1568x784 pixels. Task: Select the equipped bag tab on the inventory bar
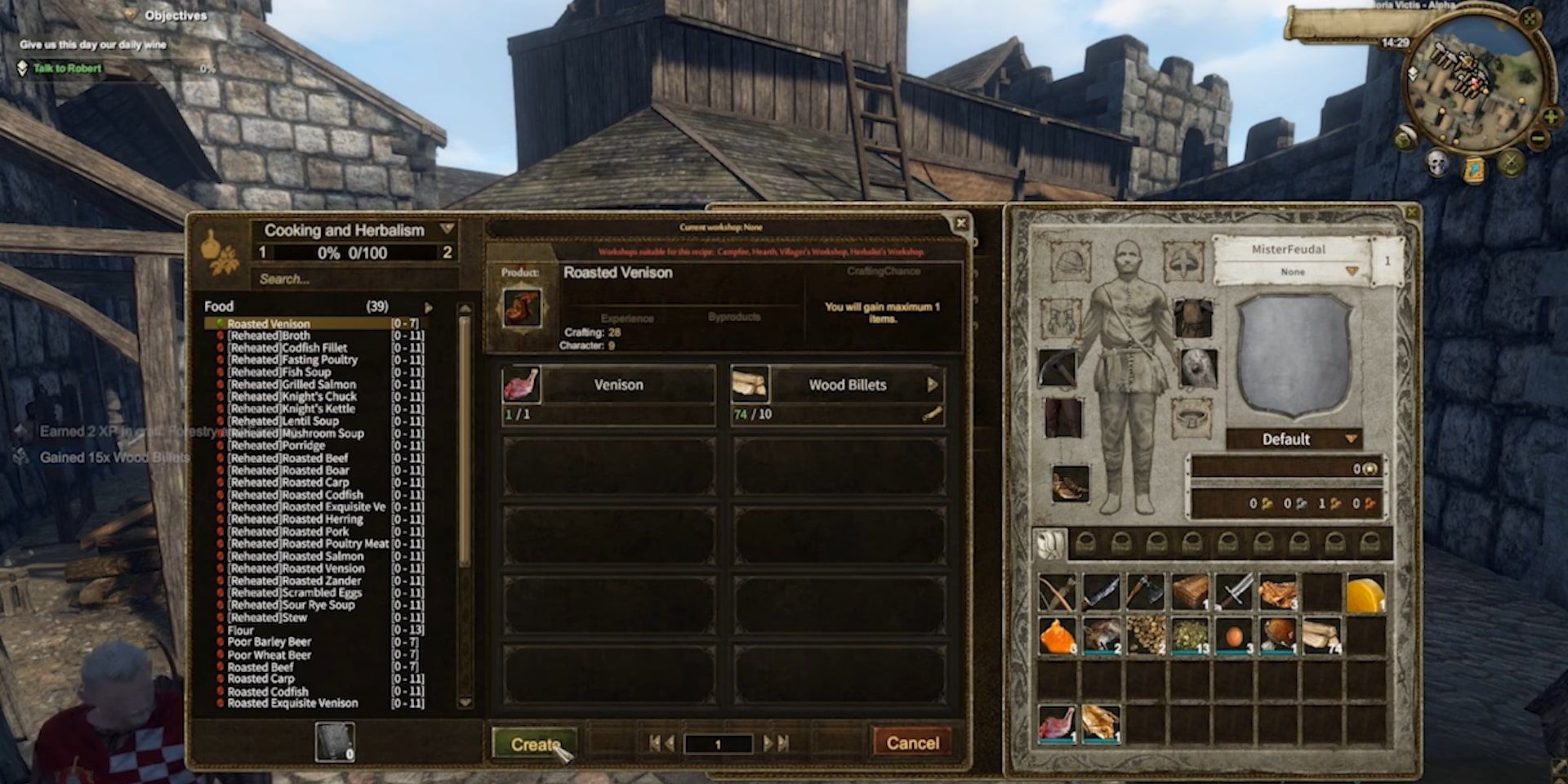(x=1049, y=544)
